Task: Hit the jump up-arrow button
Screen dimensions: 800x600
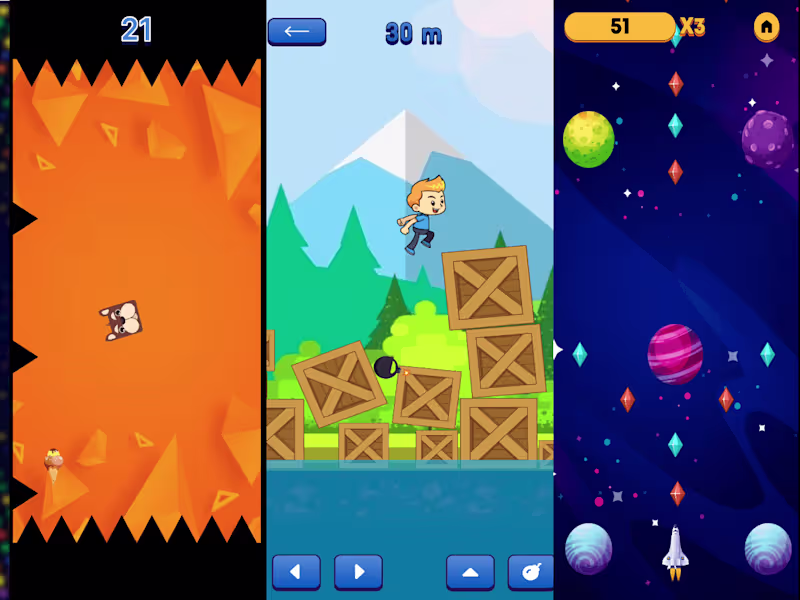Action: coord(470,572)
